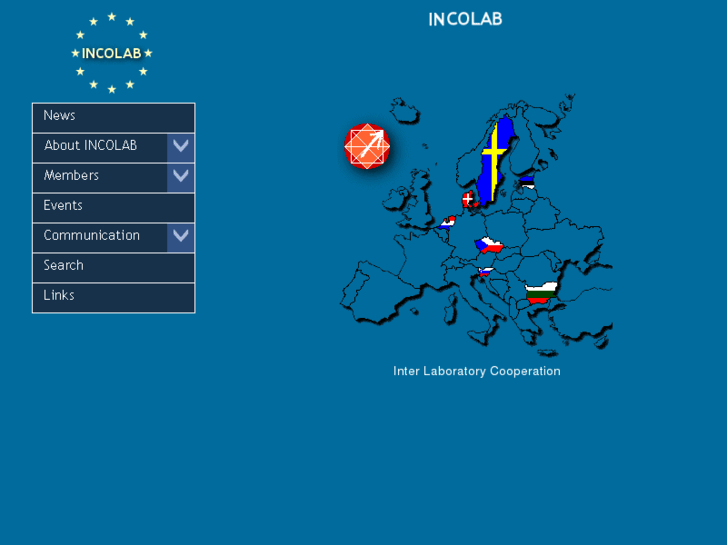Select Bulgaria's flag on the map
Image resolution: width=727 pixels, height=545 pixels.
pos(541,293)
